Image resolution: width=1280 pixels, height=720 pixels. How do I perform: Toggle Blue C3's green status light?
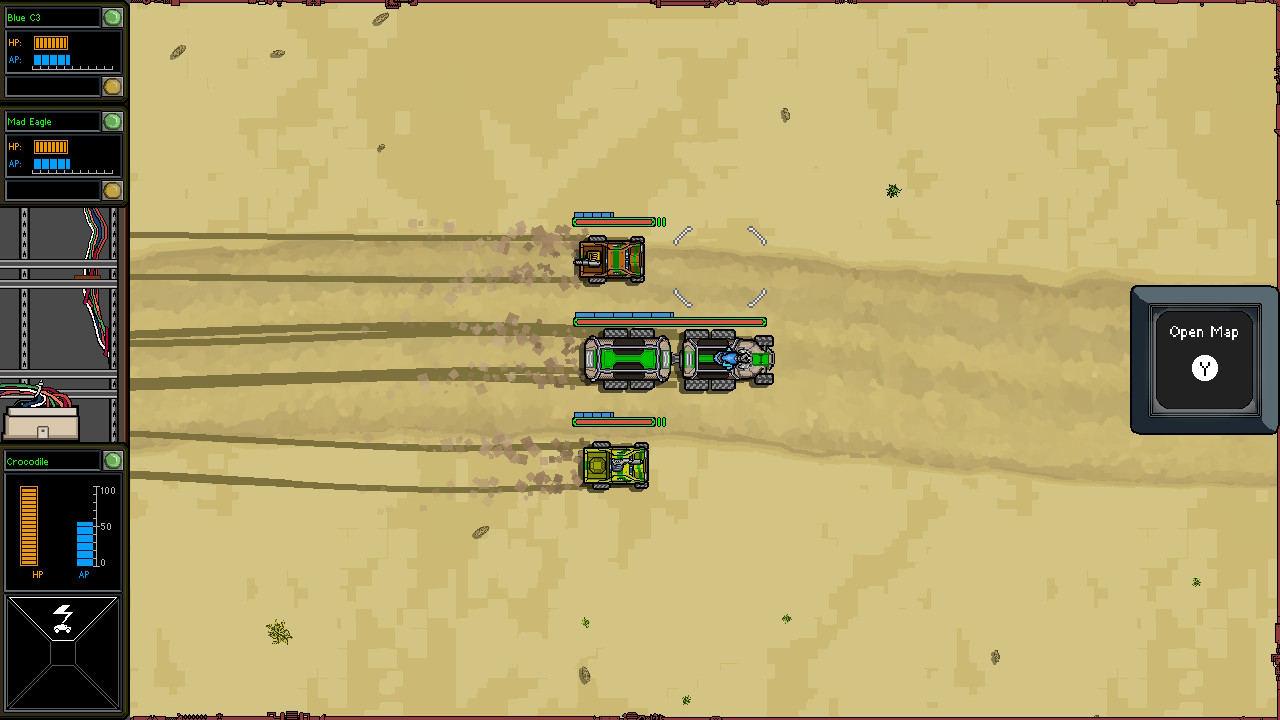tap(113, 16)
